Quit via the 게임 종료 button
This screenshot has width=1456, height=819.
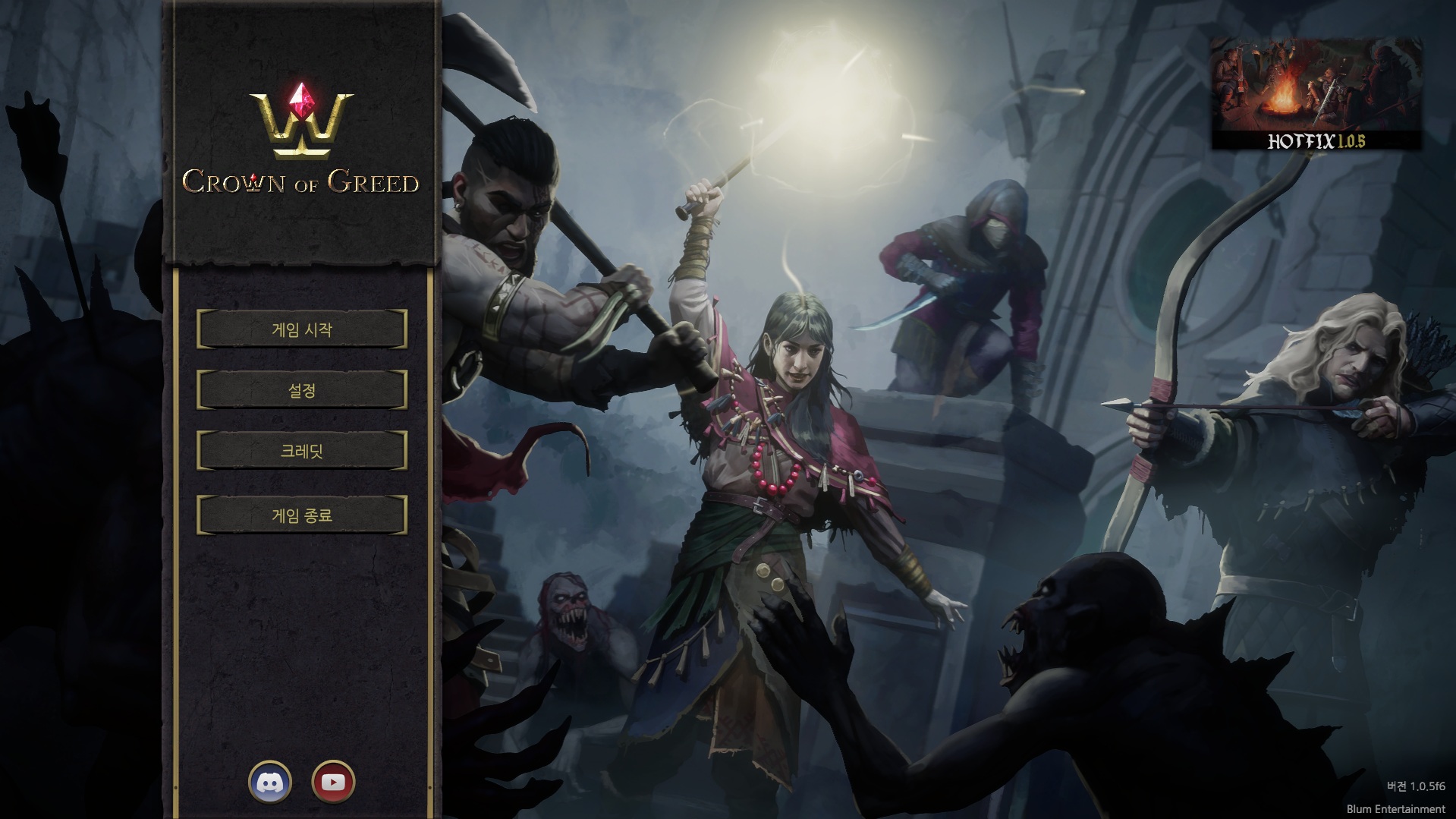[302, 515]
